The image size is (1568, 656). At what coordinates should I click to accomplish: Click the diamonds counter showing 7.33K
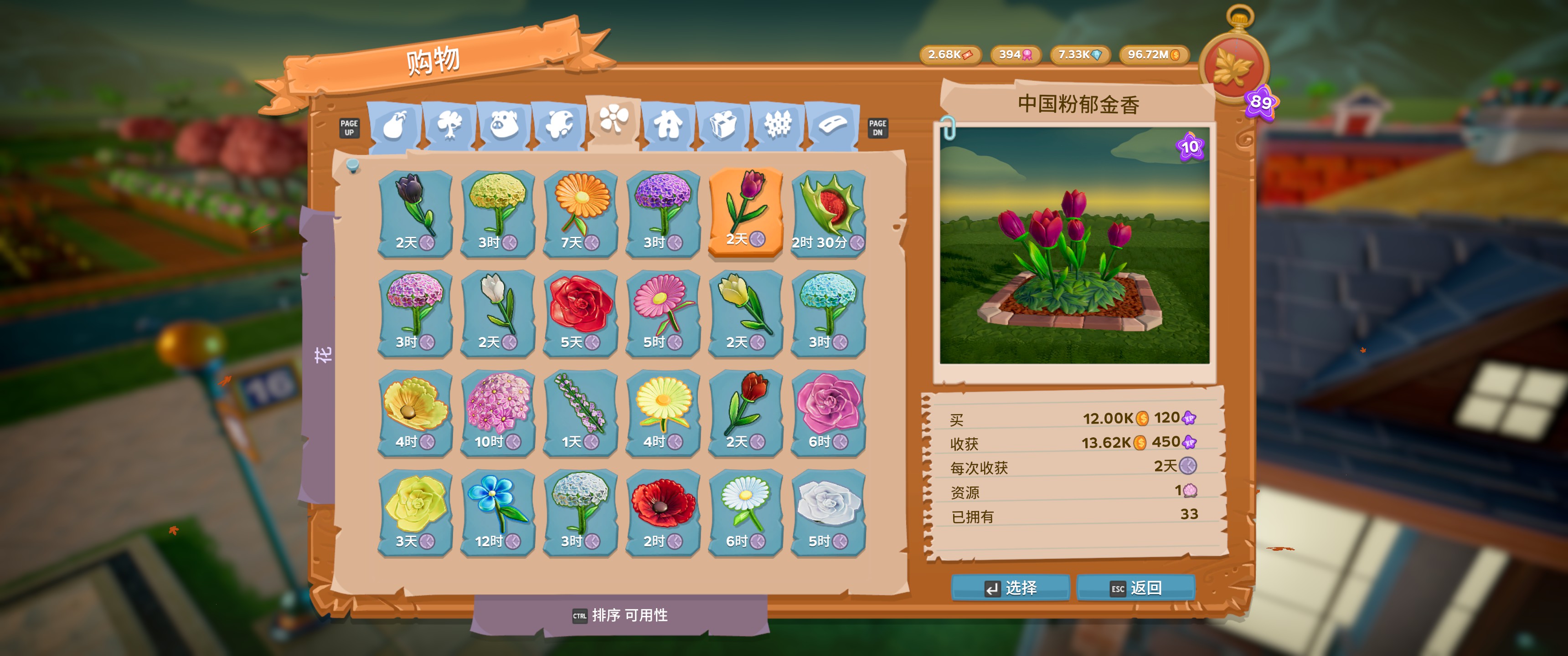[1080, 55]
